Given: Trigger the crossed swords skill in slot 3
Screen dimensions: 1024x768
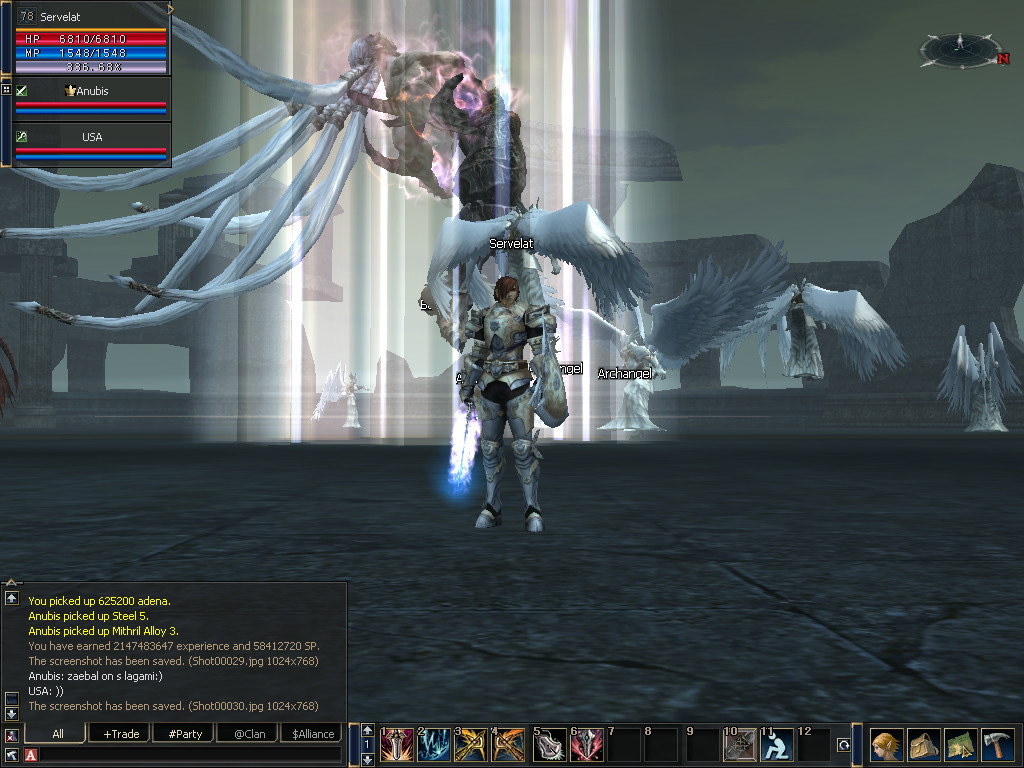Looking at the screenshot, I should 472,745.
